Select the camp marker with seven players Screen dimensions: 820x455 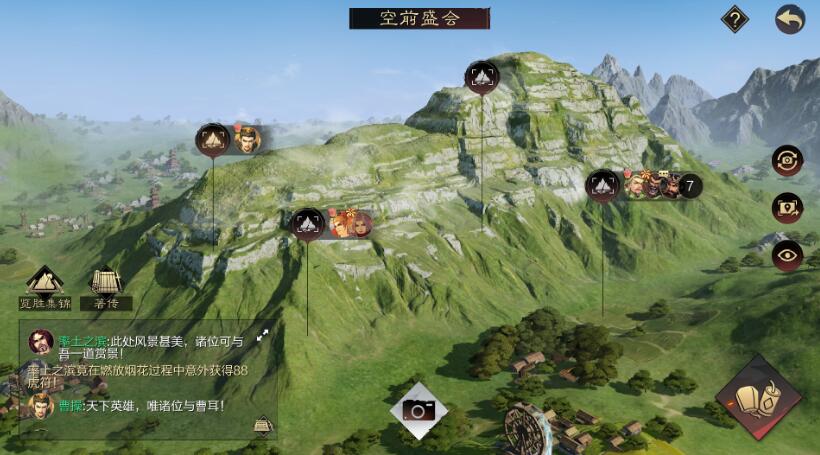coord(603,185)
